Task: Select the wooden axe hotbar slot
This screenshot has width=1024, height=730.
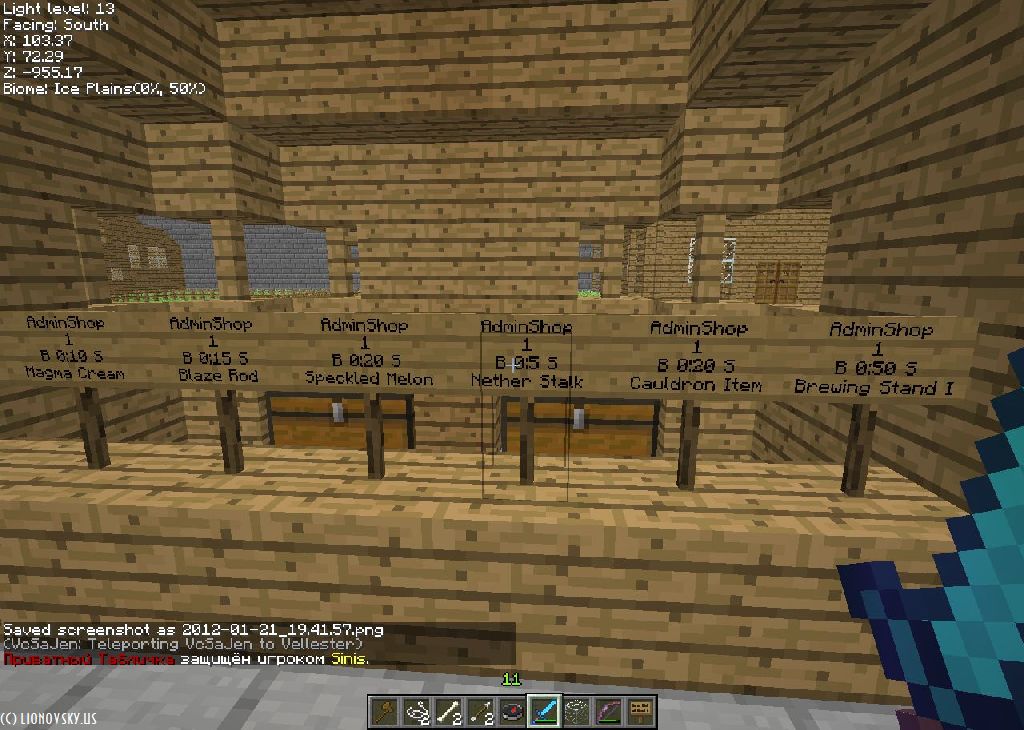Action: [x=384, y=711]
